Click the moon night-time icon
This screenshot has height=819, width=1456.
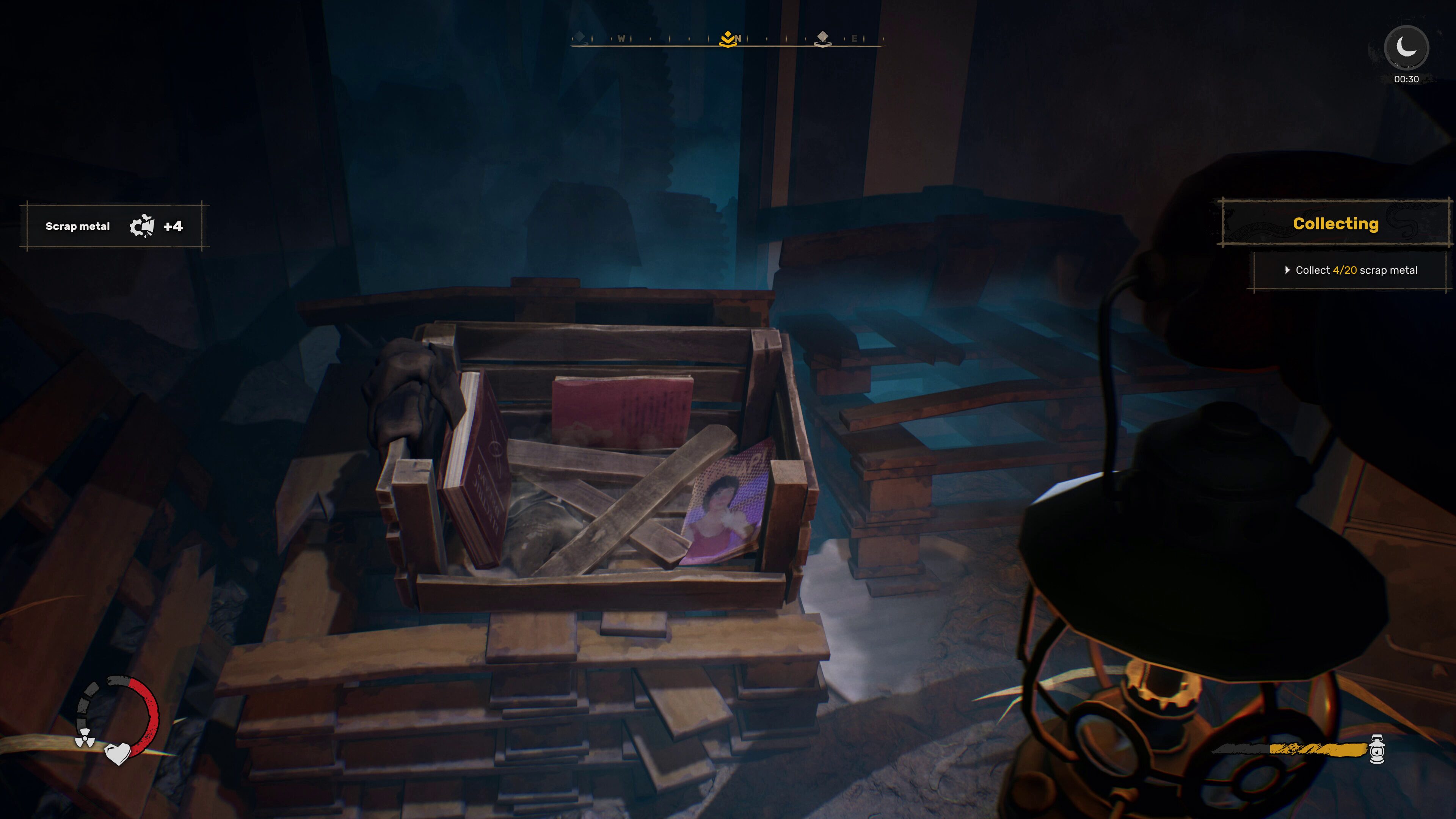1406,47
